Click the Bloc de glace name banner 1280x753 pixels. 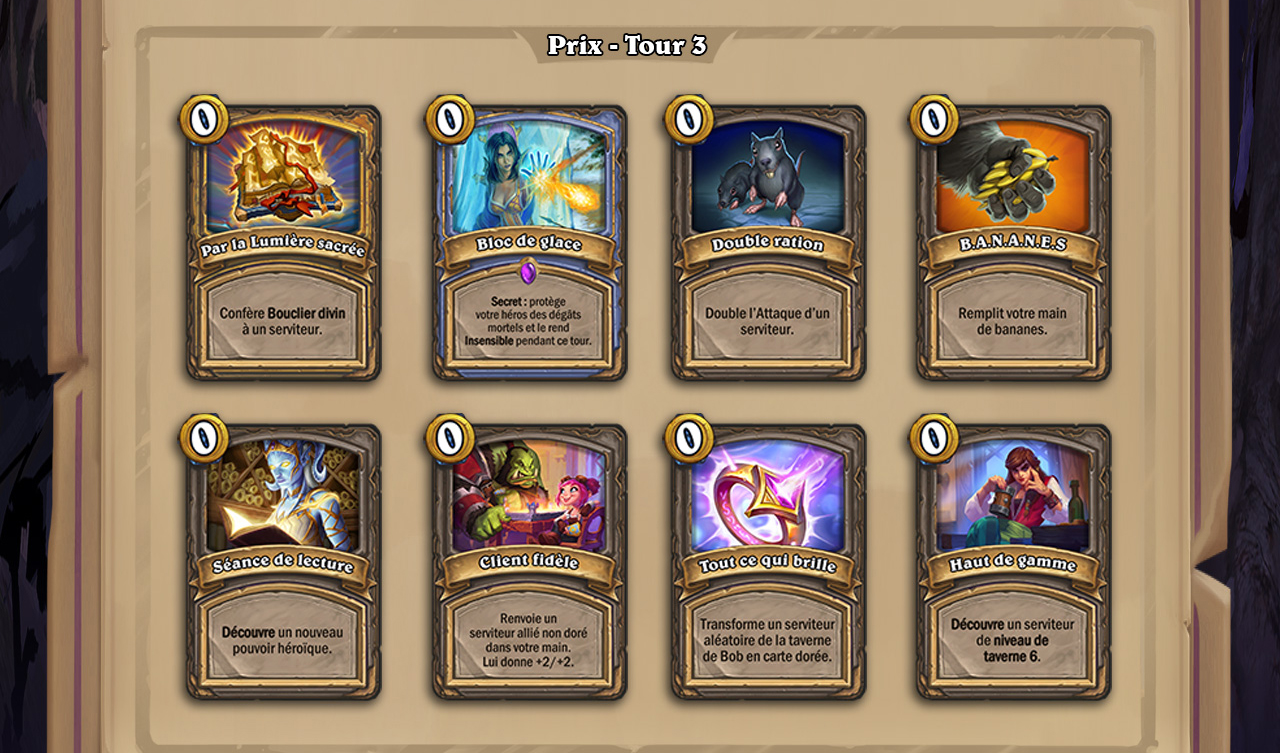pyautogui.click(x=528, y=244)
